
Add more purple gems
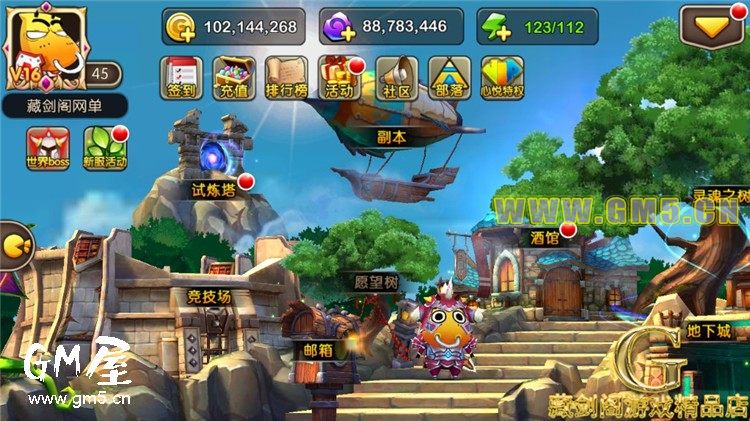click(338, 27)
